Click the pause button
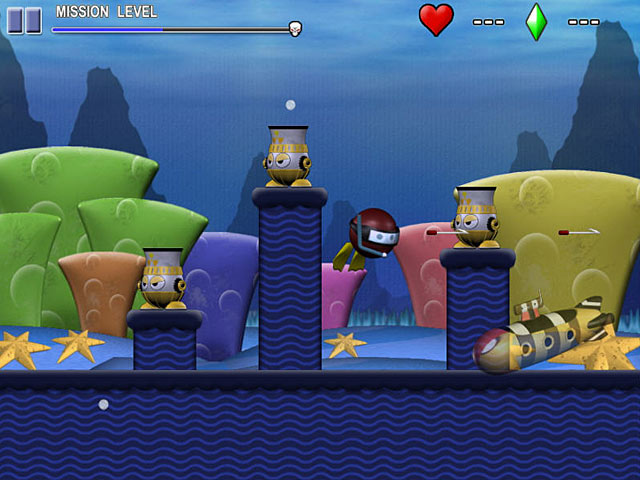 point(24,20)
